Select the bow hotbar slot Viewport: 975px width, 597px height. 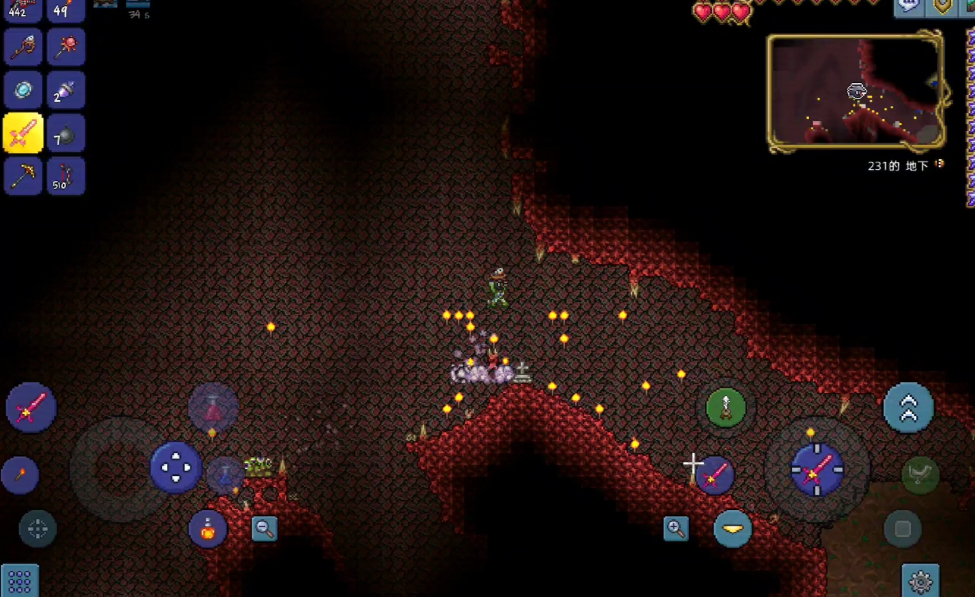[66, 176]
